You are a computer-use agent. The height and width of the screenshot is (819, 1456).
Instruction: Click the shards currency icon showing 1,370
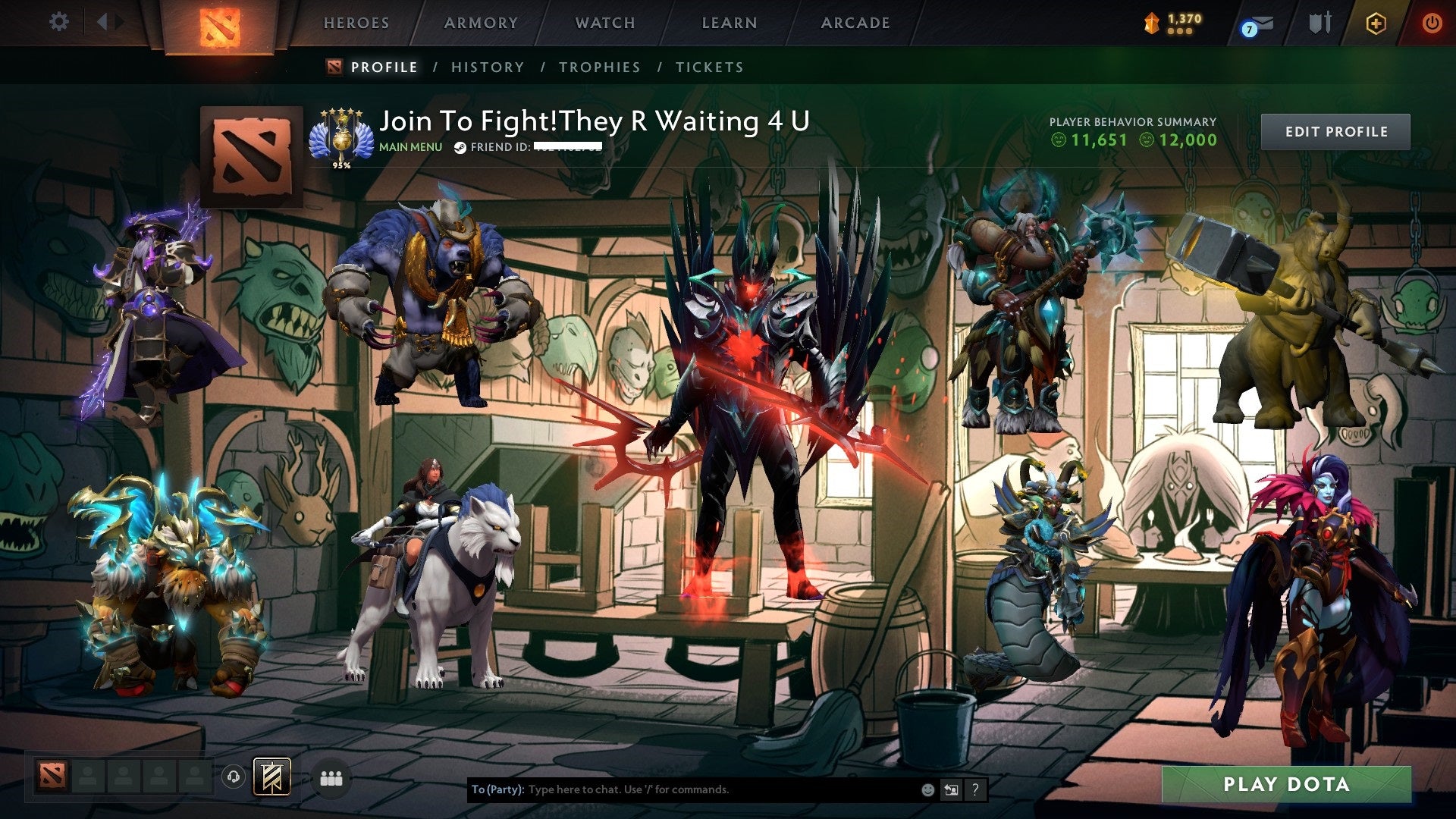[1152, 22]
